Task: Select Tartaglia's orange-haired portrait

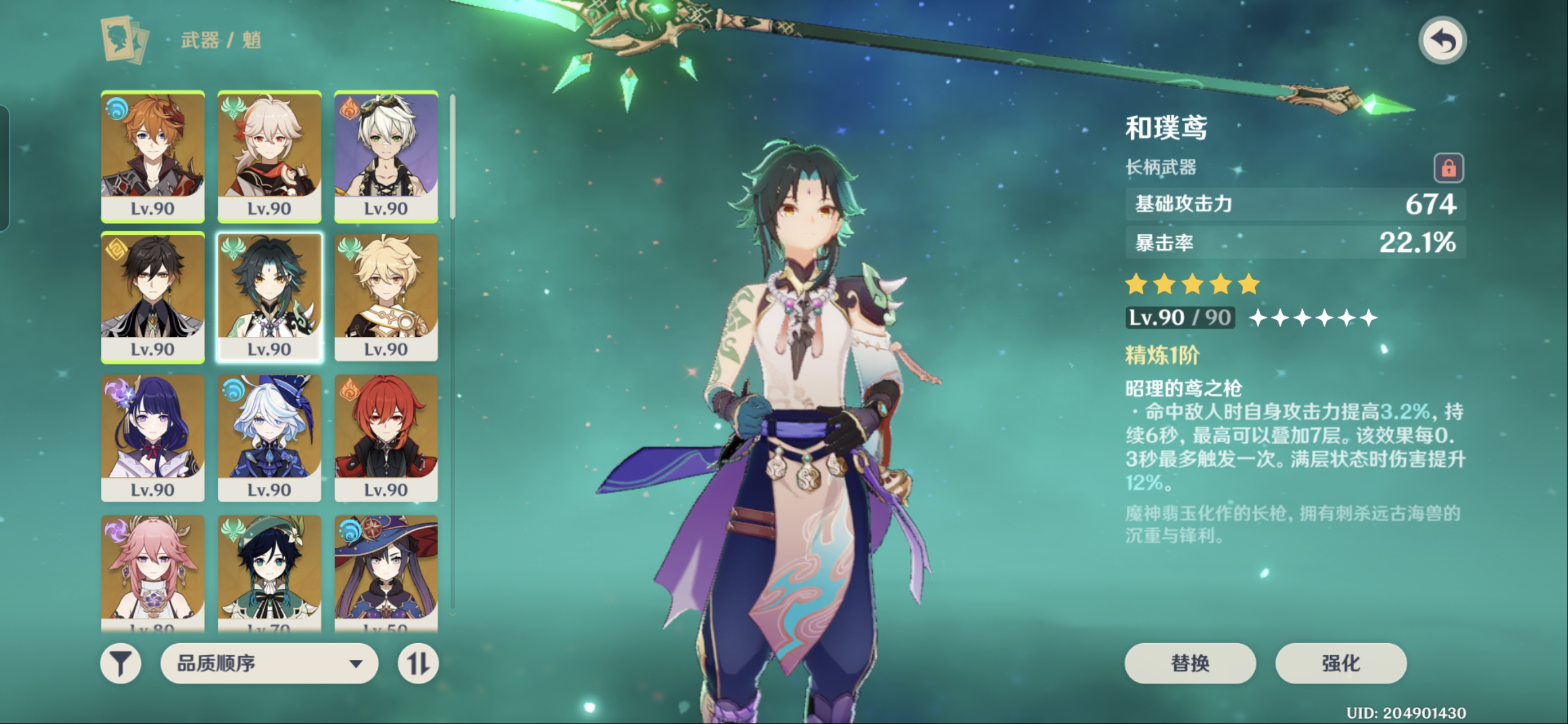Action: pyautogui.click(x=153, y=156)
